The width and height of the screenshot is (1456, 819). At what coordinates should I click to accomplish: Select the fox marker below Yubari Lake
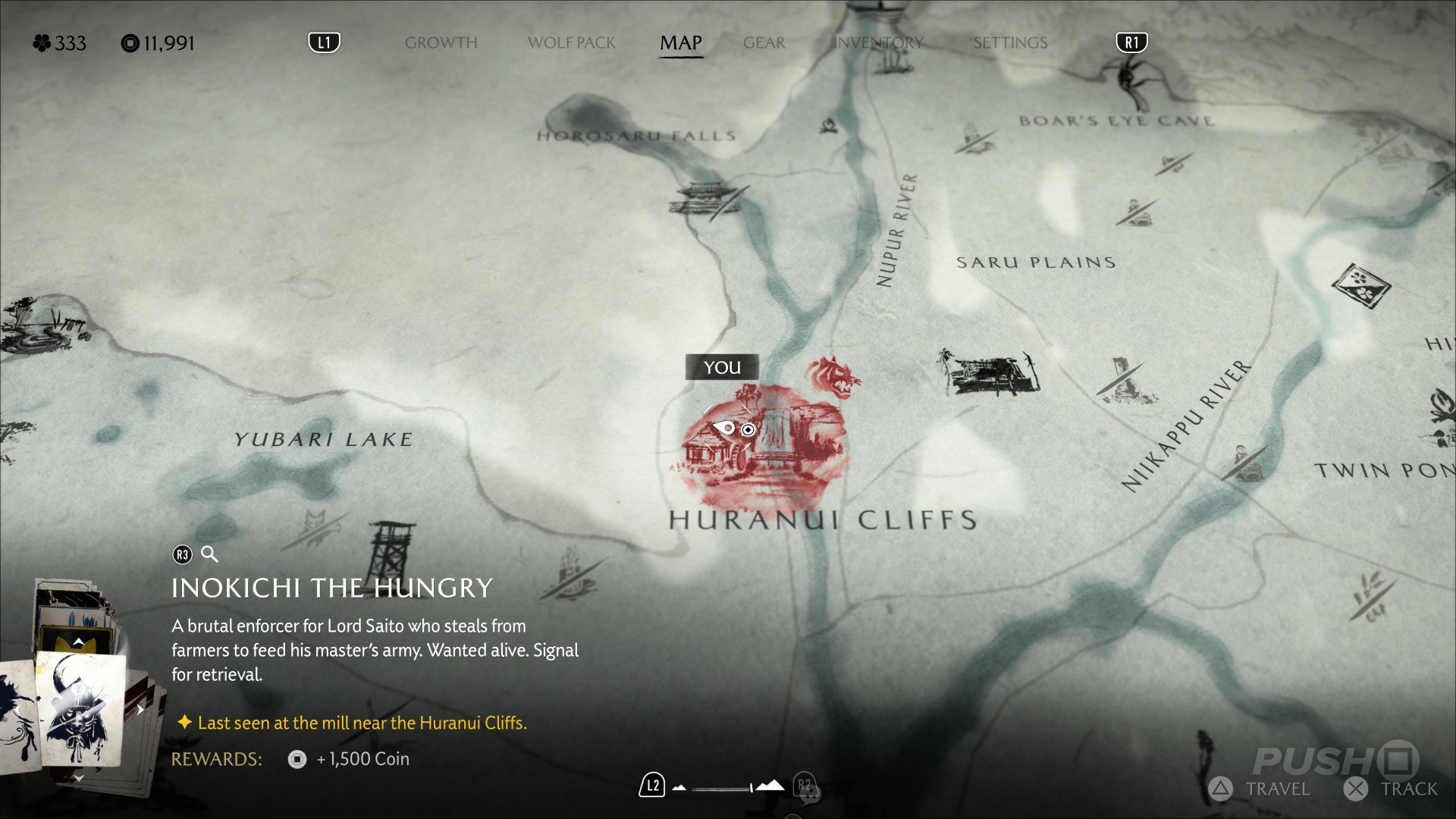click(314, 524)
